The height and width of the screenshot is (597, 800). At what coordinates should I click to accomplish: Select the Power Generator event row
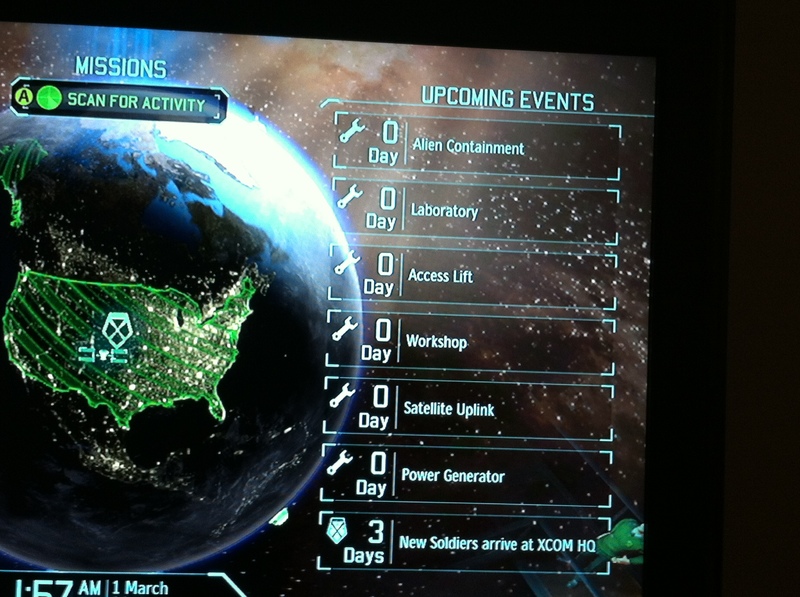coord(466,476)
